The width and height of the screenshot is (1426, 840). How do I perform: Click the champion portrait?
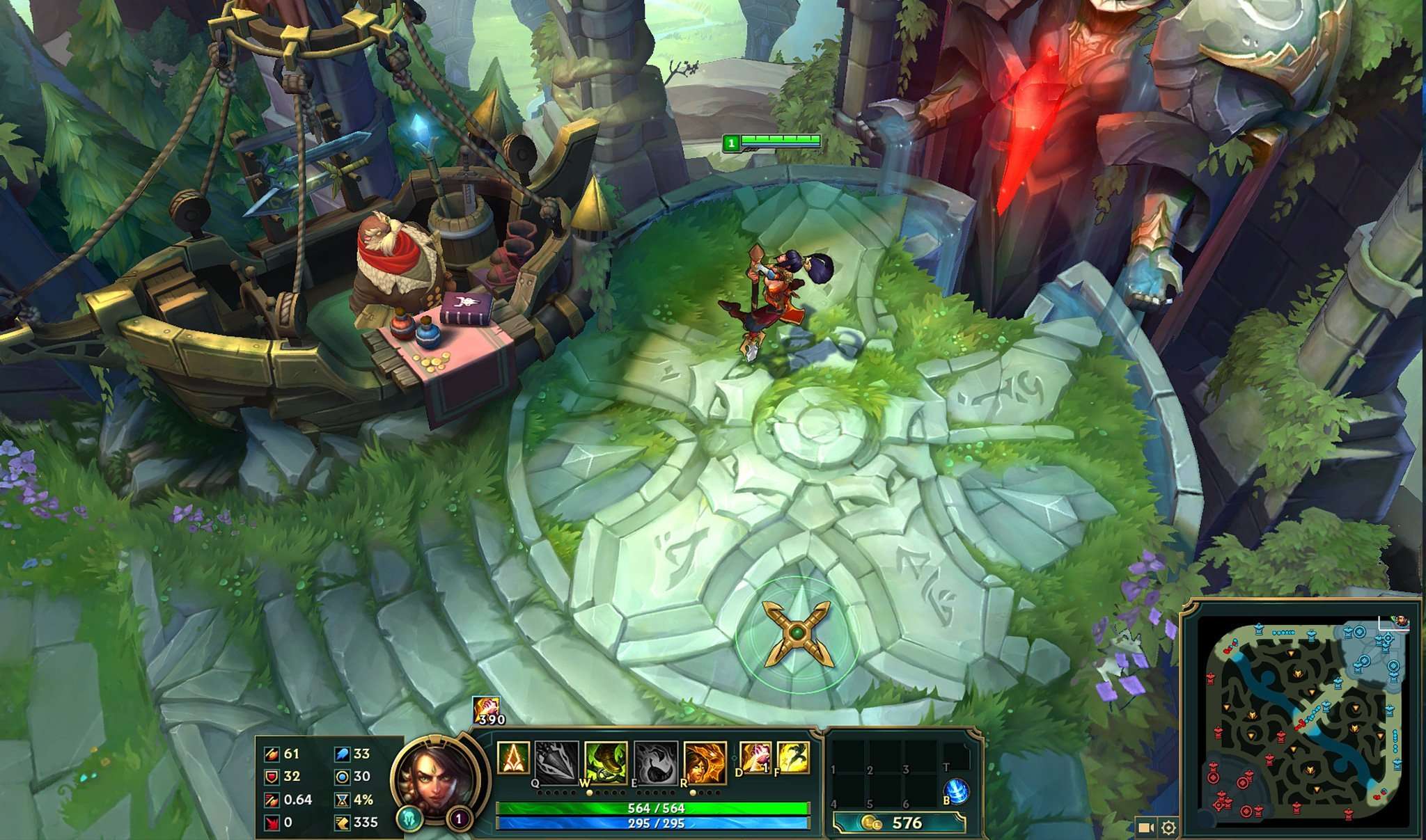click(x=437, y=779)
